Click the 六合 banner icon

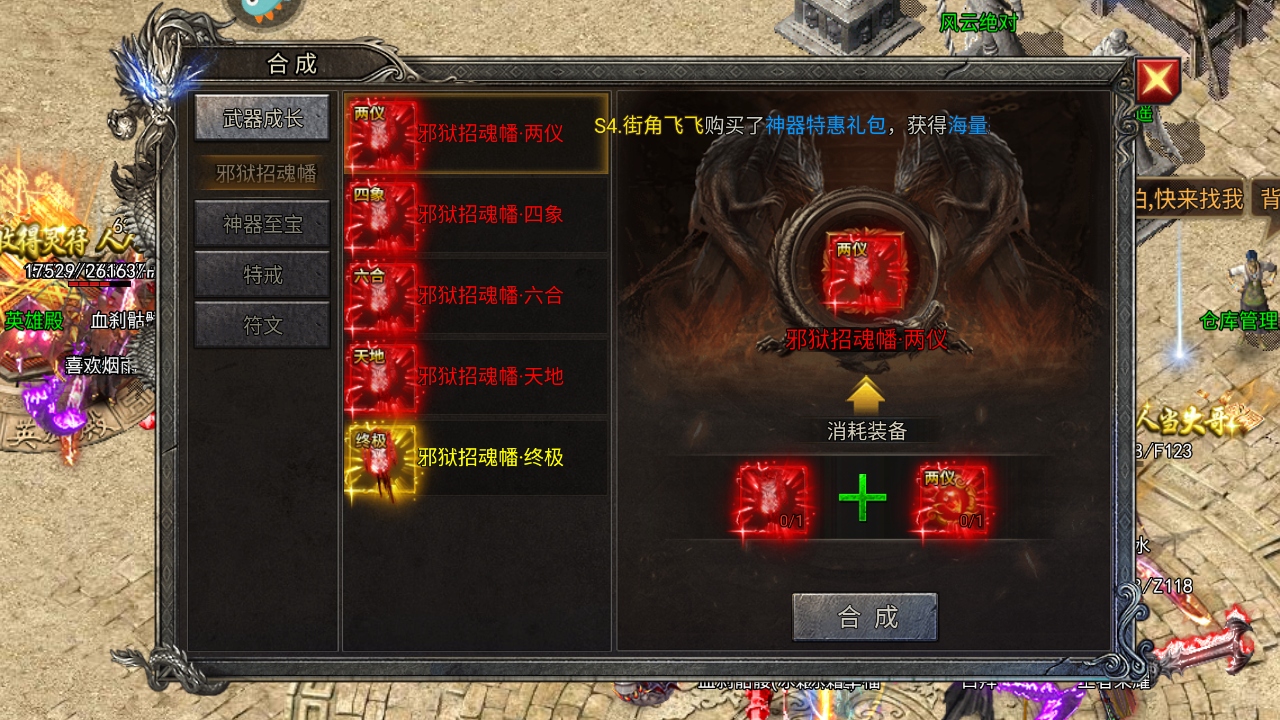(x=380, y=295)
